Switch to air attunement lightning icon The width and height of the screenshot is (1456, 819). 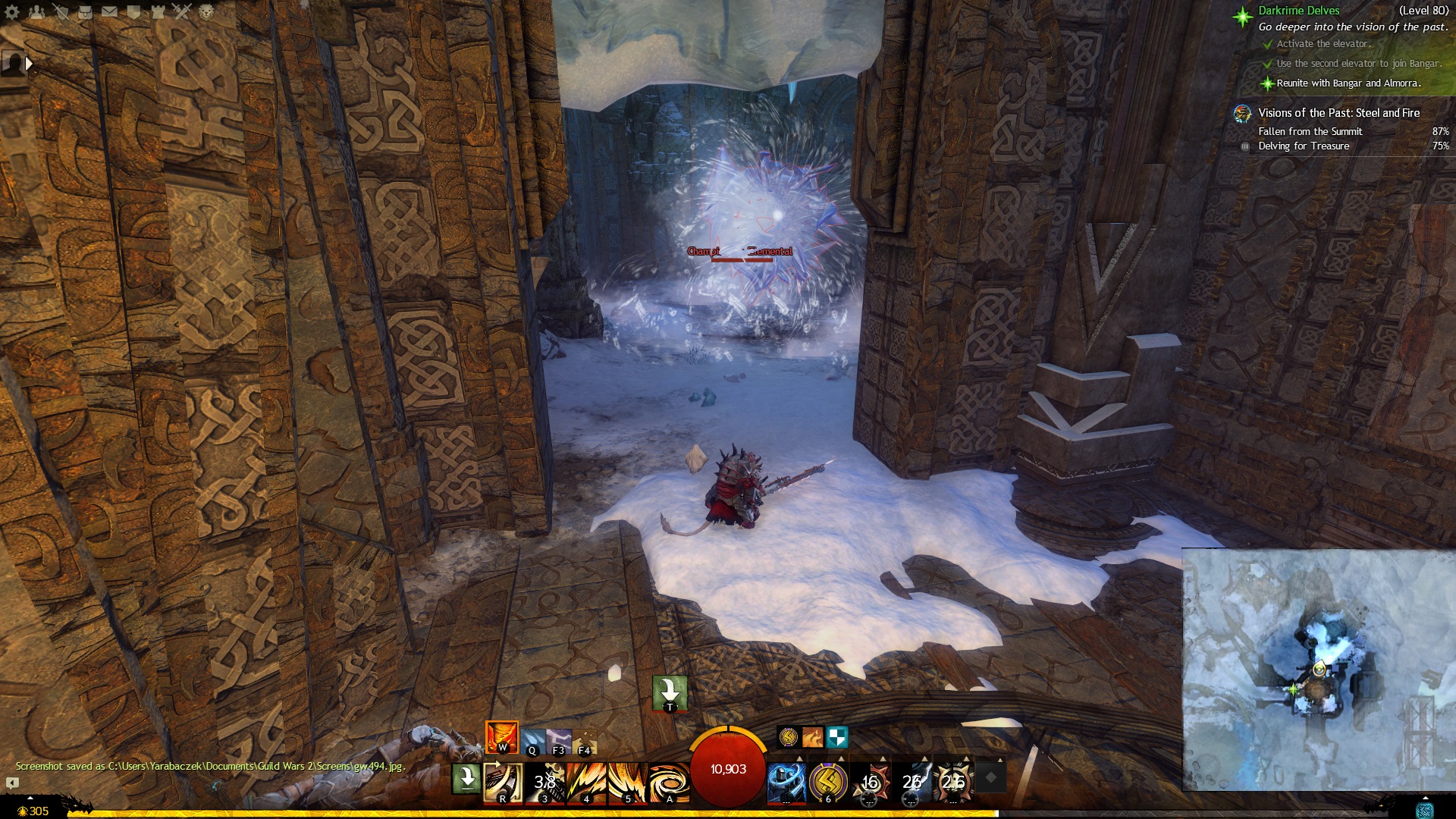559,741
